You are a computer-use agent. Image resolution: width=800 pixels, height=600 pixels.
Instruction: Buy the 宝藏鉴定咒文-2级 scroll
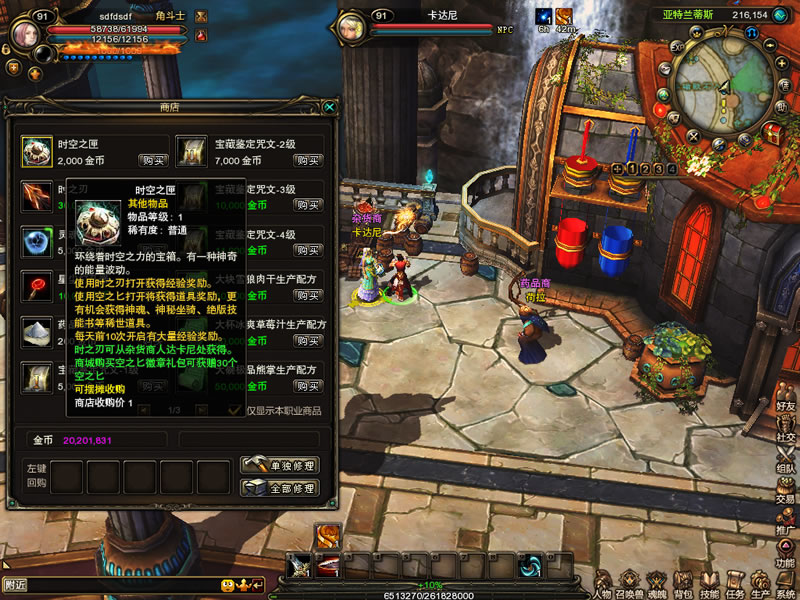coord(308,160)
